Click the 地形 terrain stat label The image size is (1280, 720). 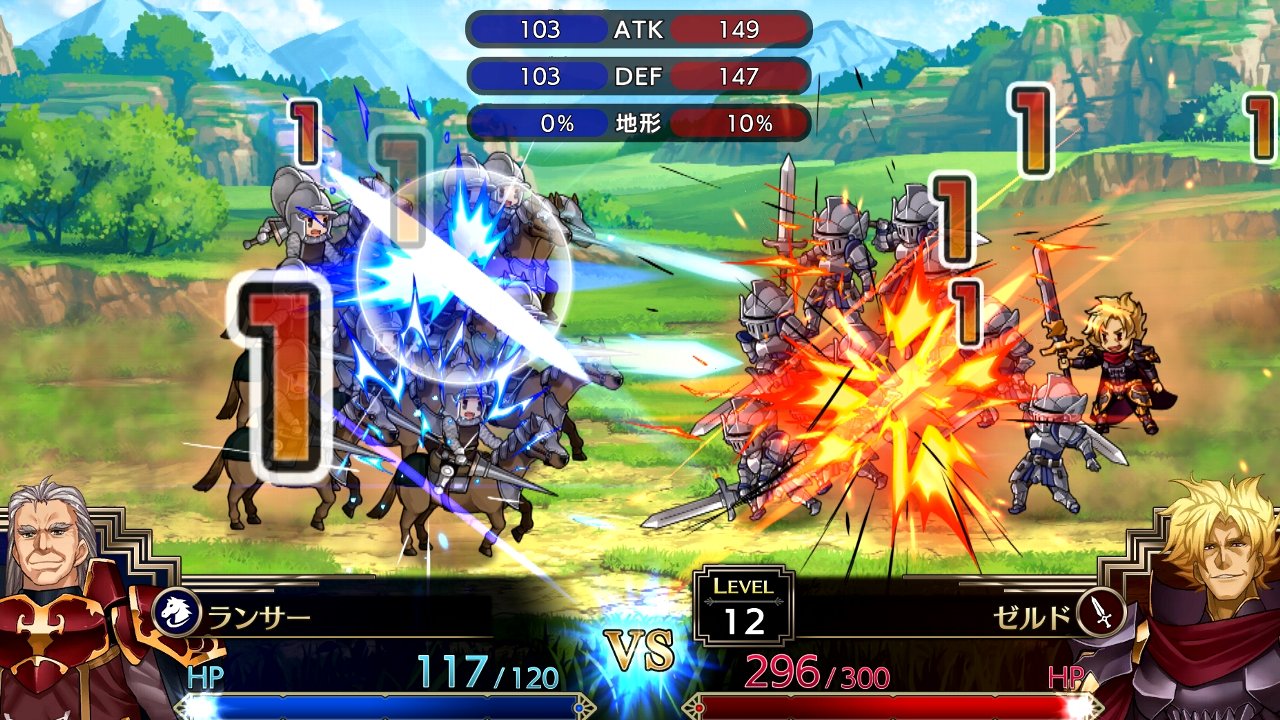coord(640,123)
